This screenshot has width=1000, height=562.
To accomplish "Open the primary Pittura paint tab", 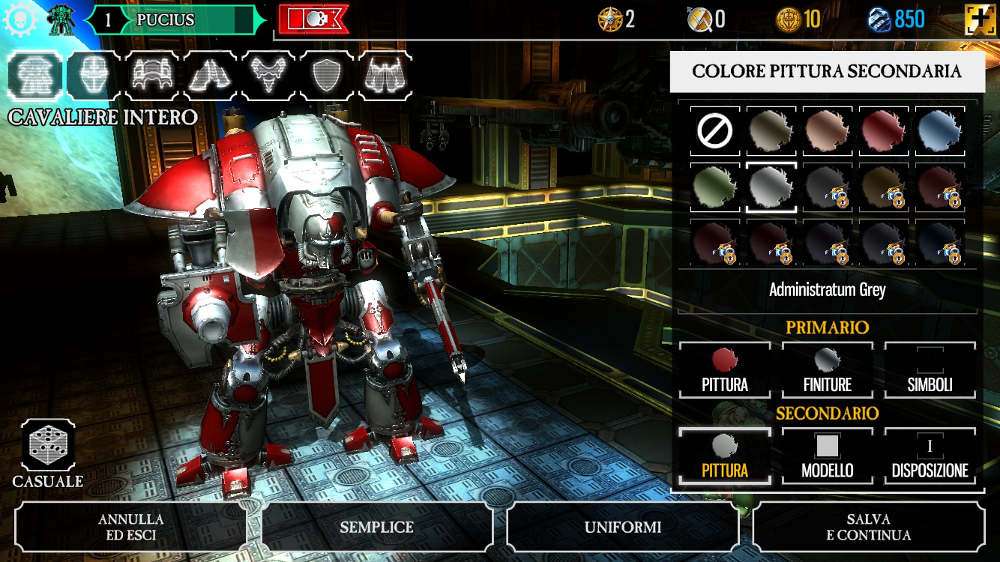I will [725, 370].
